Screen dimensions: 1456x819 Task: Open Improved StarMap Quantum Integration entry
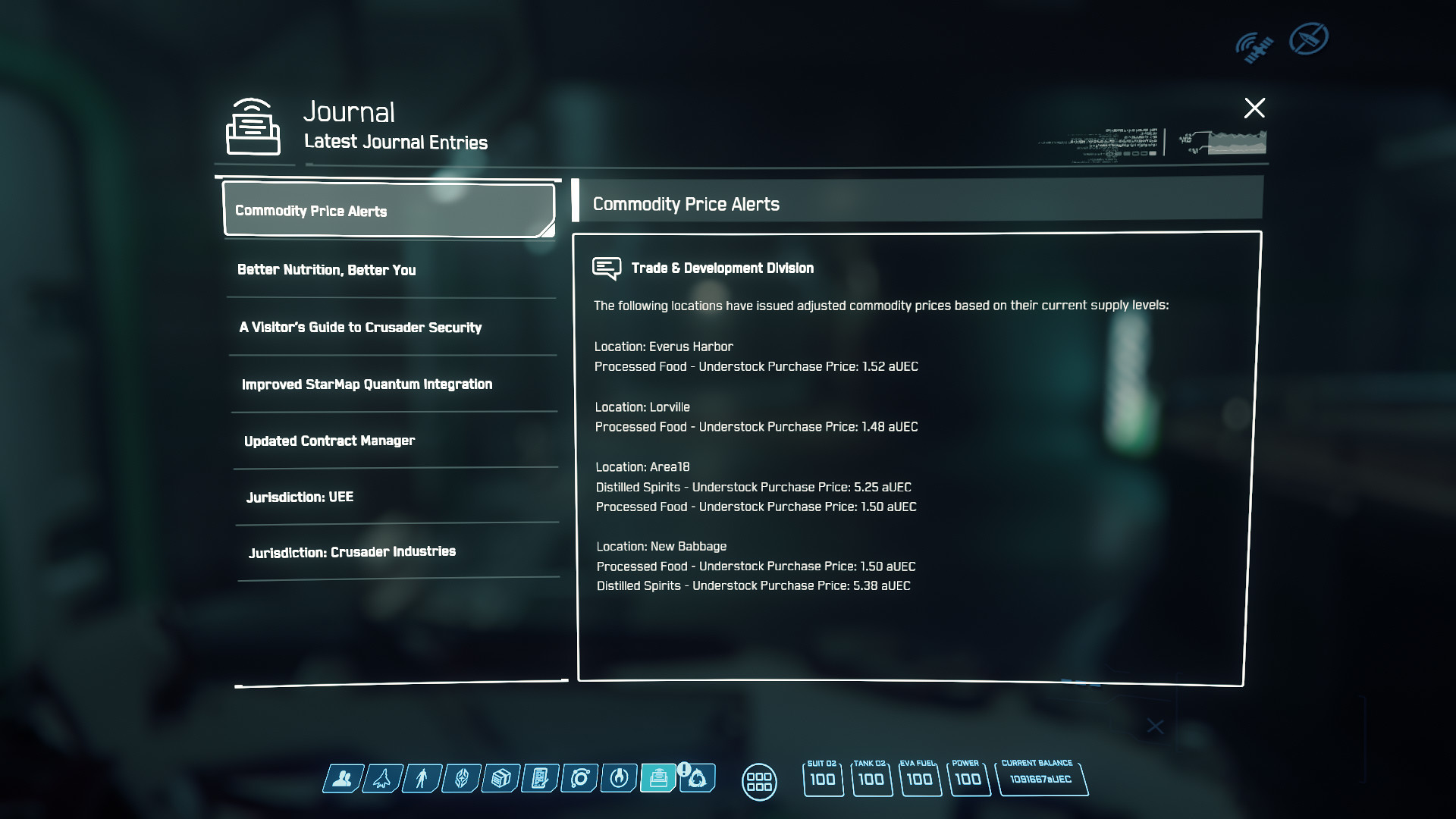[x=367, y=384]
